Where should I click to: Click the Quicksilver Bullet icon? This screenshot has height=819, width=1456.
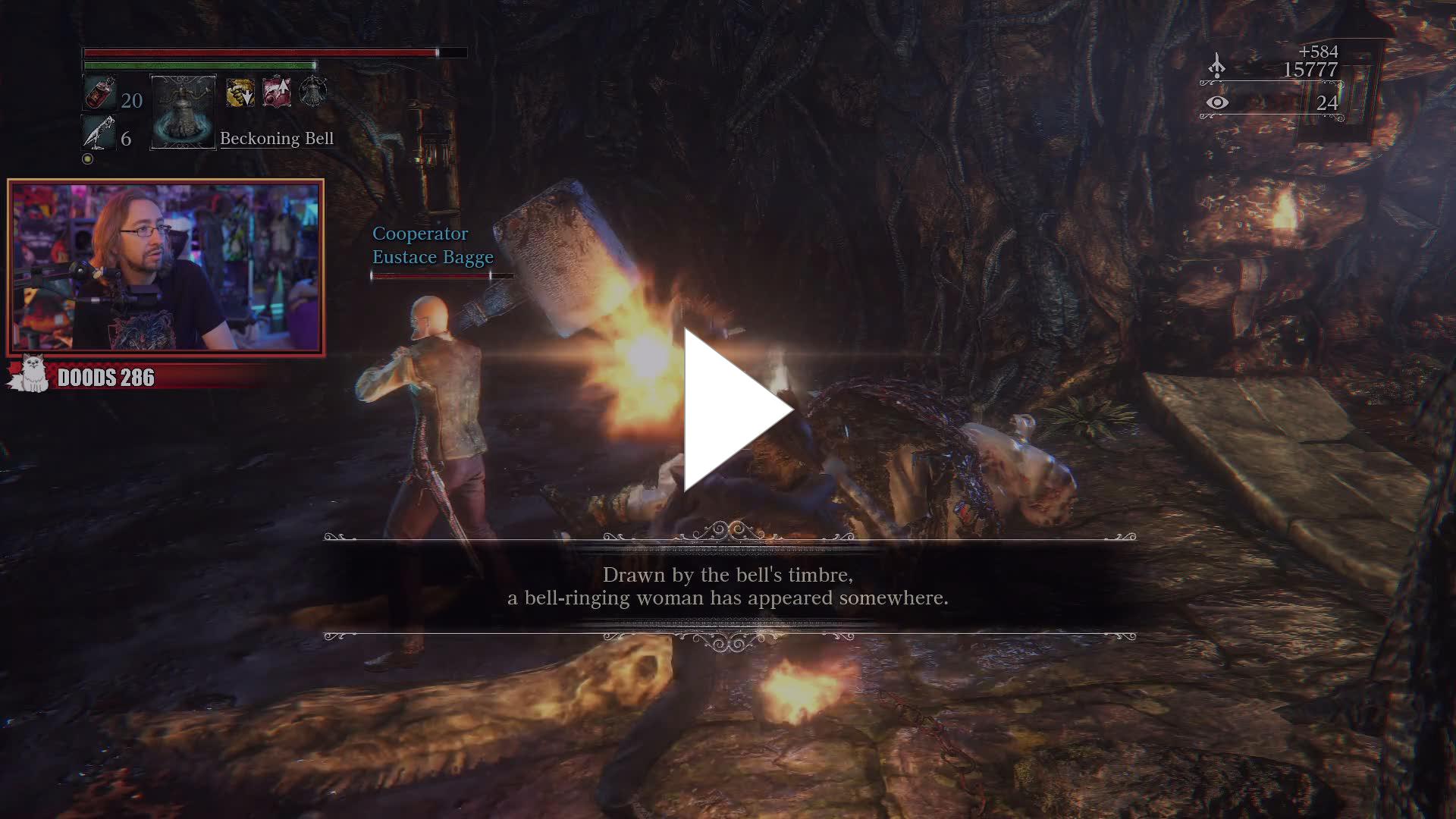(x=99, y=133)
